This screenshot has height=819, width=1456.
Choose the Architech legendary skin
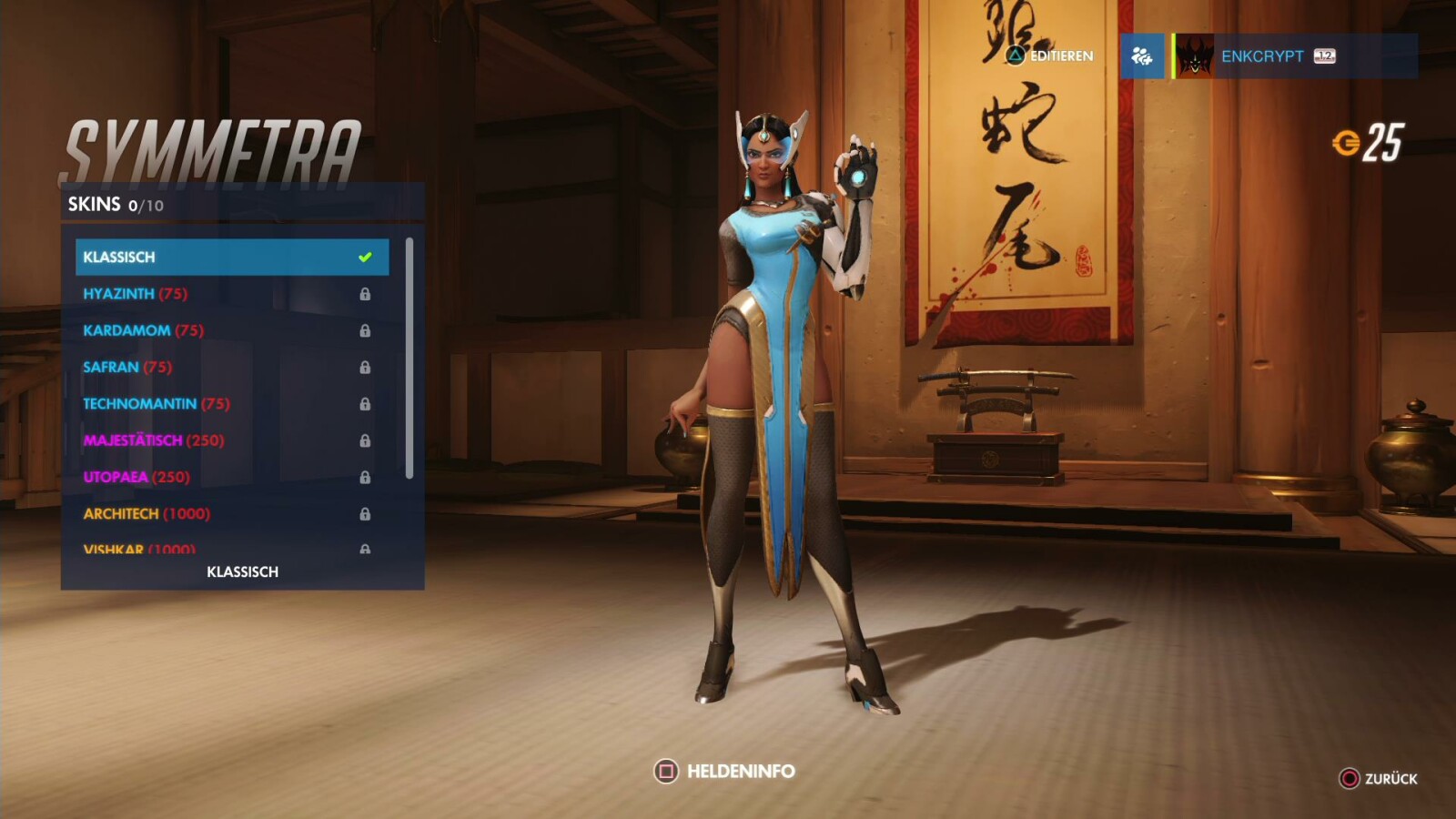click(x=231, y=513)
